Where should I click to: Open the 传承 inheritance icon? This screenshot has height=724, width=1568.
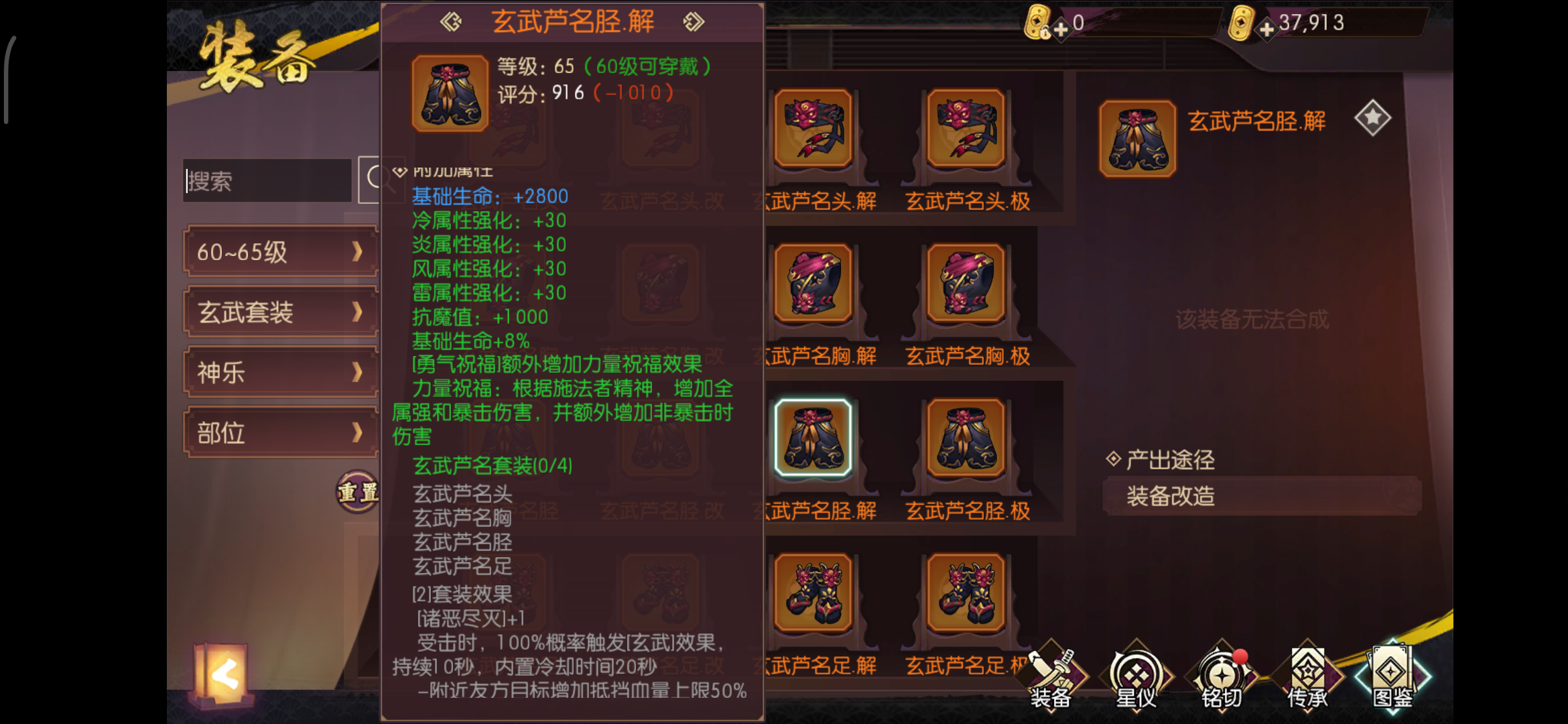tap(1310, 674)
